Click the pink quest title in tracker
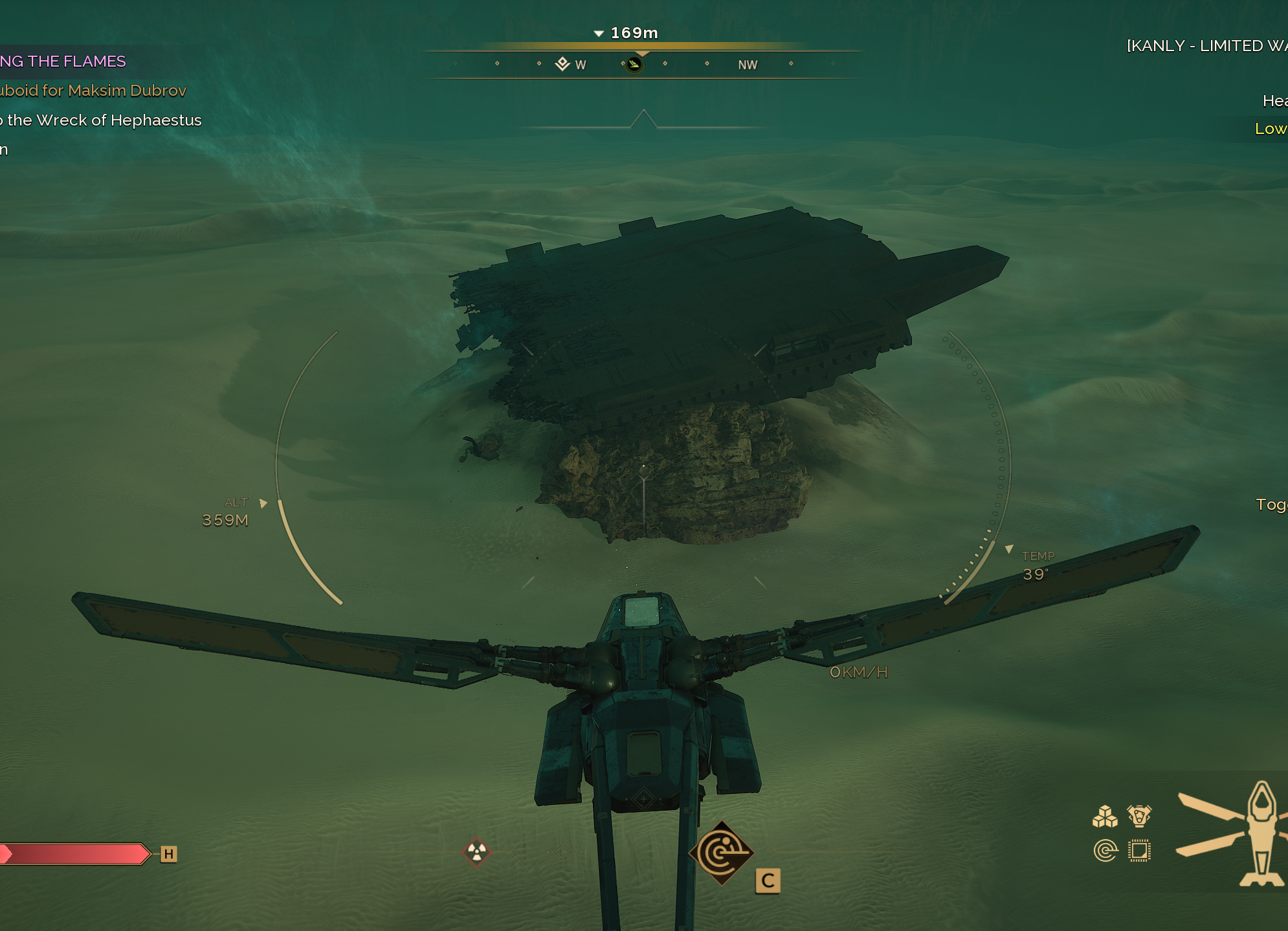 point(63,61)
